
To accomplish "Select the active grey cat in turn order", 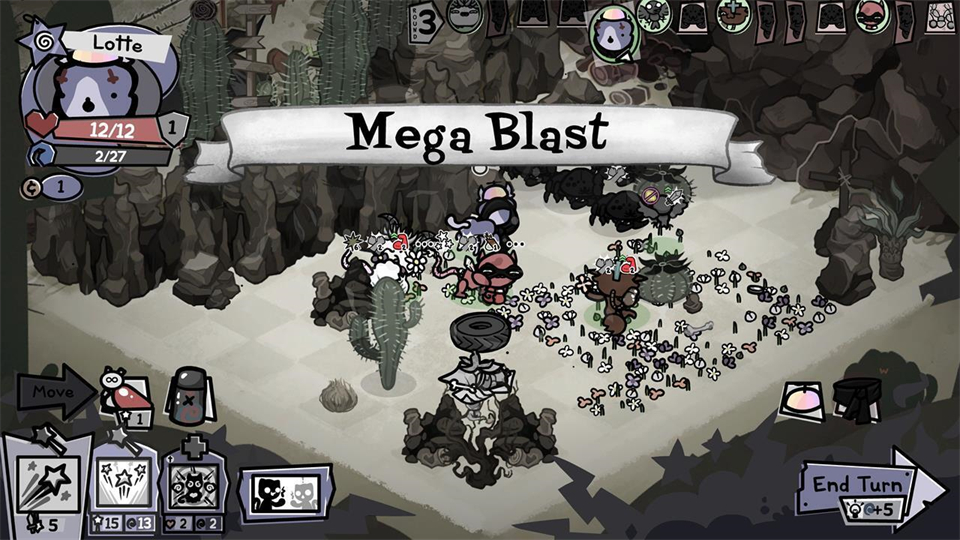I will pyautogui.click(x=610, y=34).
